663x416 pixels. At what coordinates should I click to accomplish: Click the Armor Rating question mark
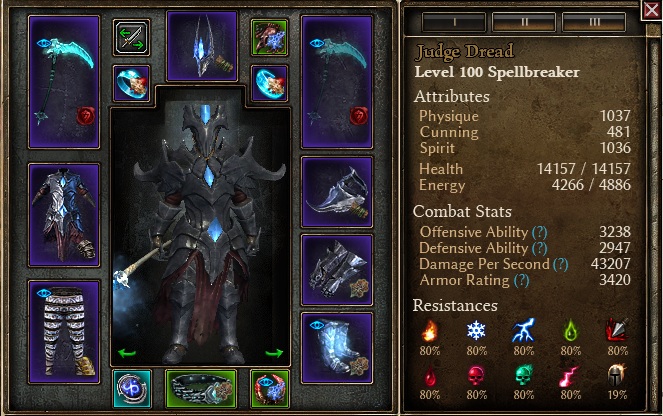(x=520, y=280)
